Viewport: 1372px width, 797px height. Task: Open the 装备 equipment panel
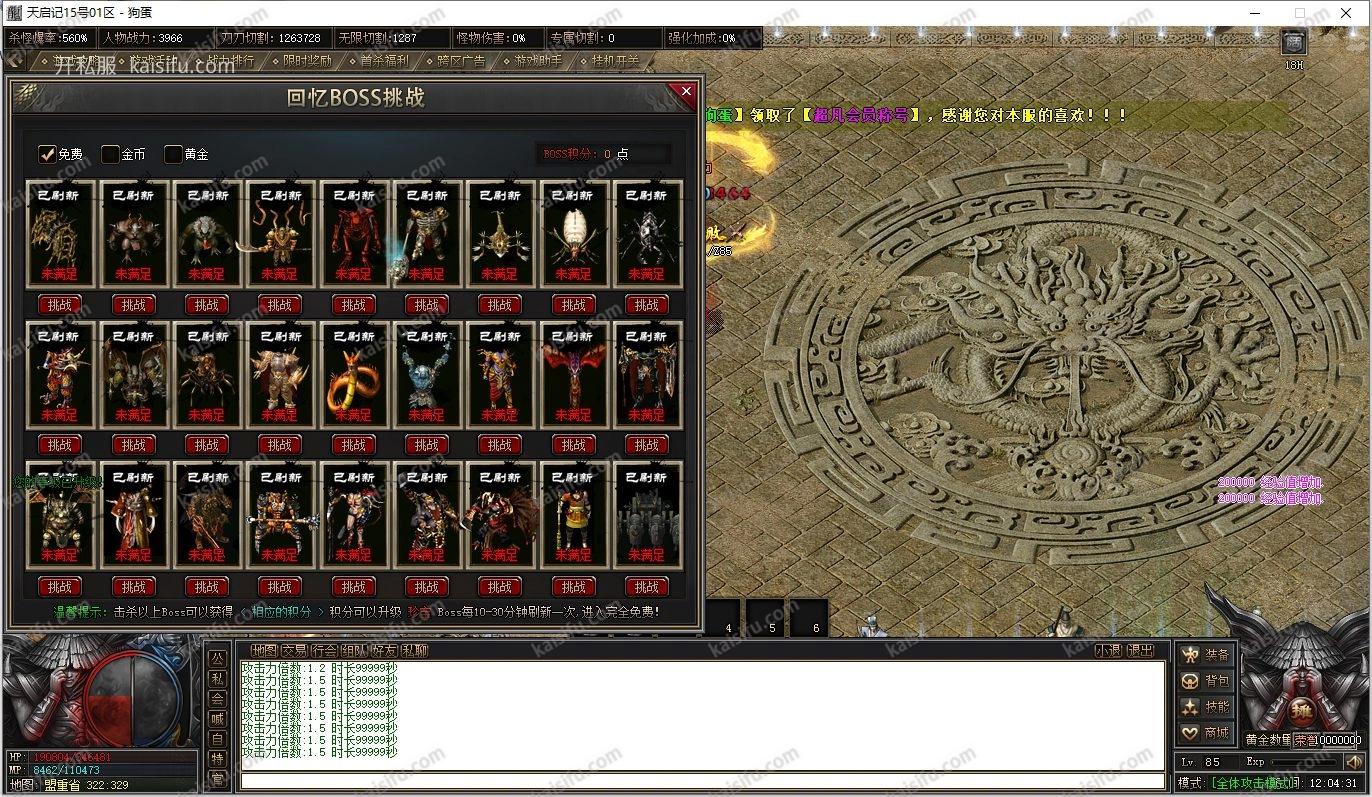(x=1206, y=655)
